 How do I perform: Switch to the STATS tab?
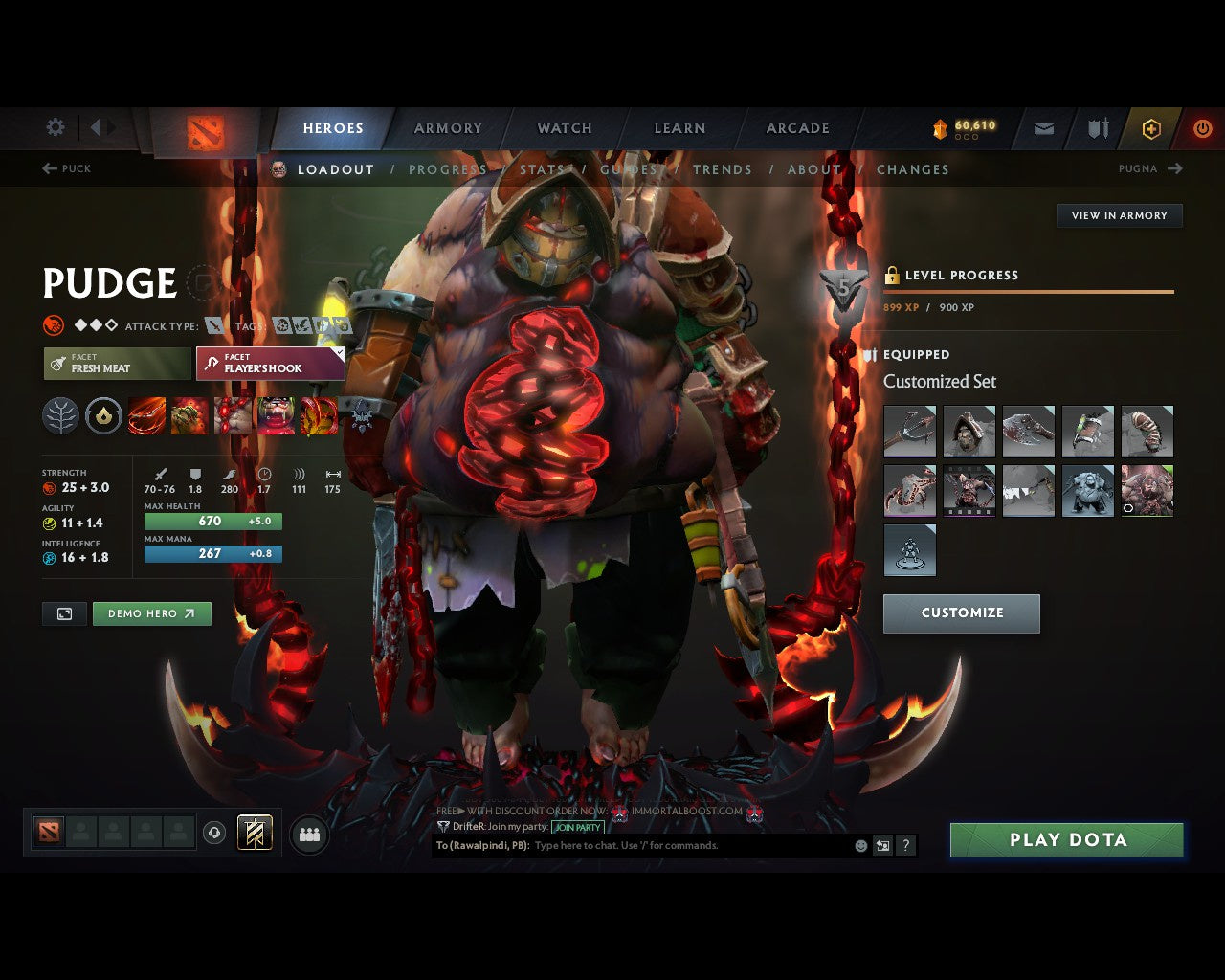[x=543, y=169]
